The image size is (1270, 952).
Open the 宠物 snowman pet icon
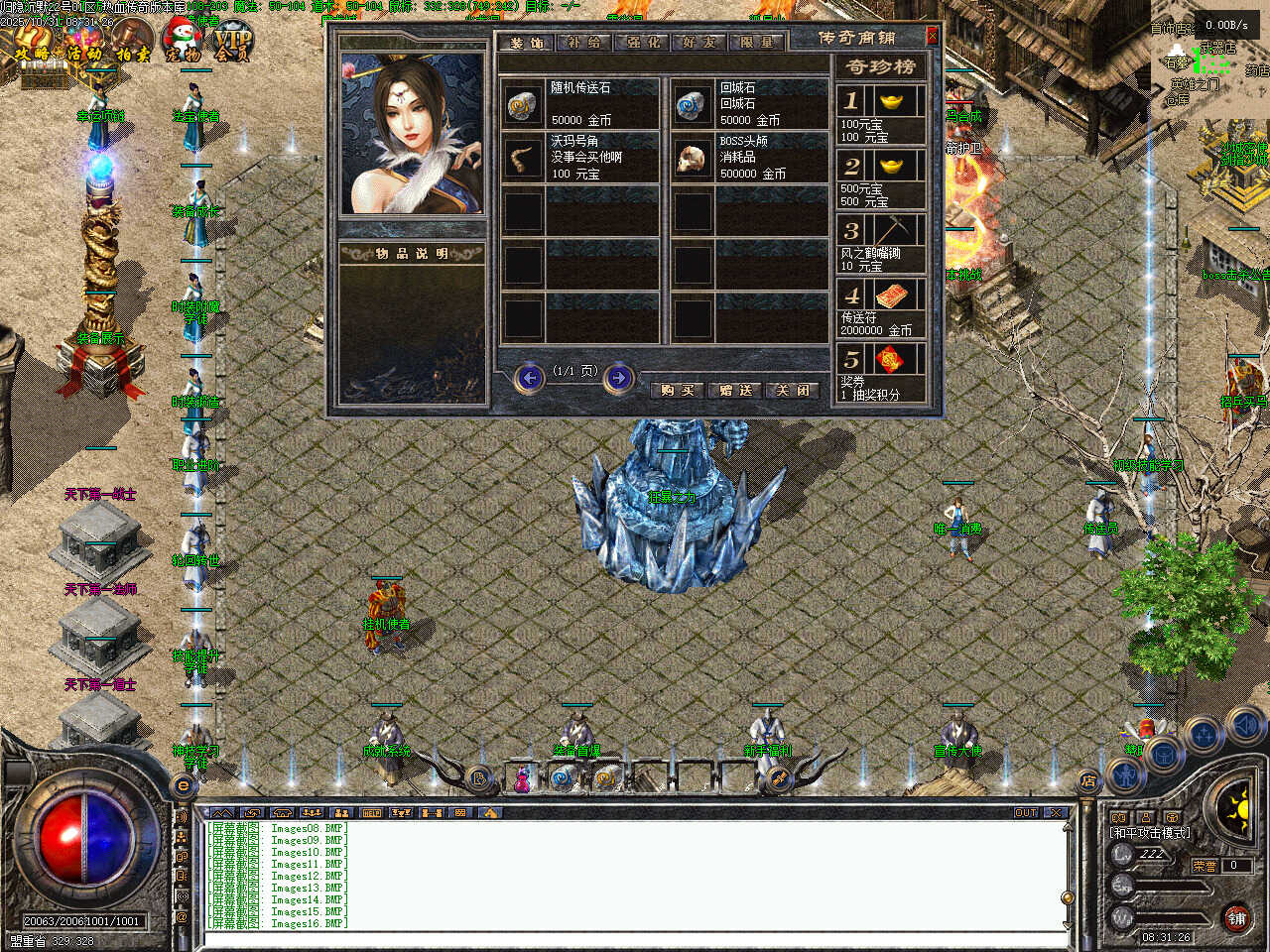(x=182, y=43)
